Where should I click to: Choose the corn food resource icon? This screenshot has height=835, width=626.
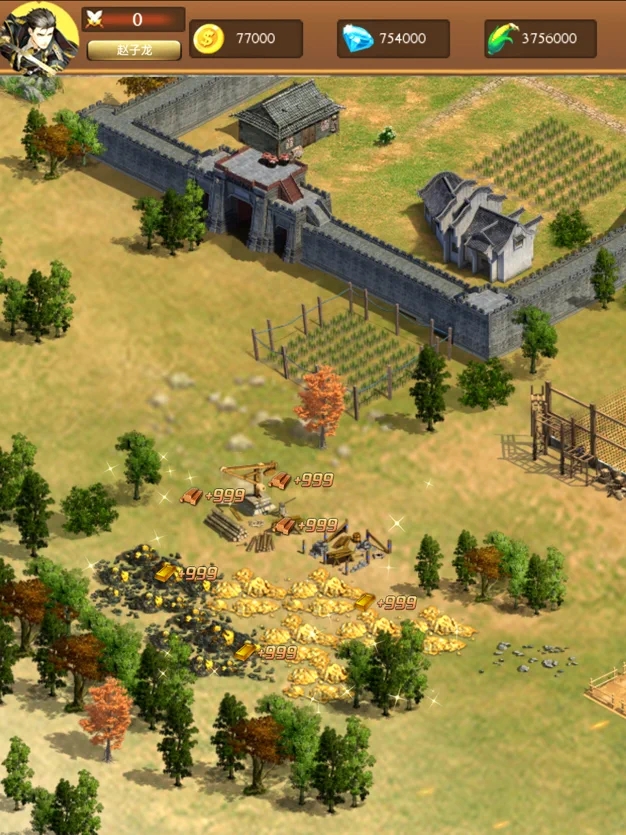502,39
